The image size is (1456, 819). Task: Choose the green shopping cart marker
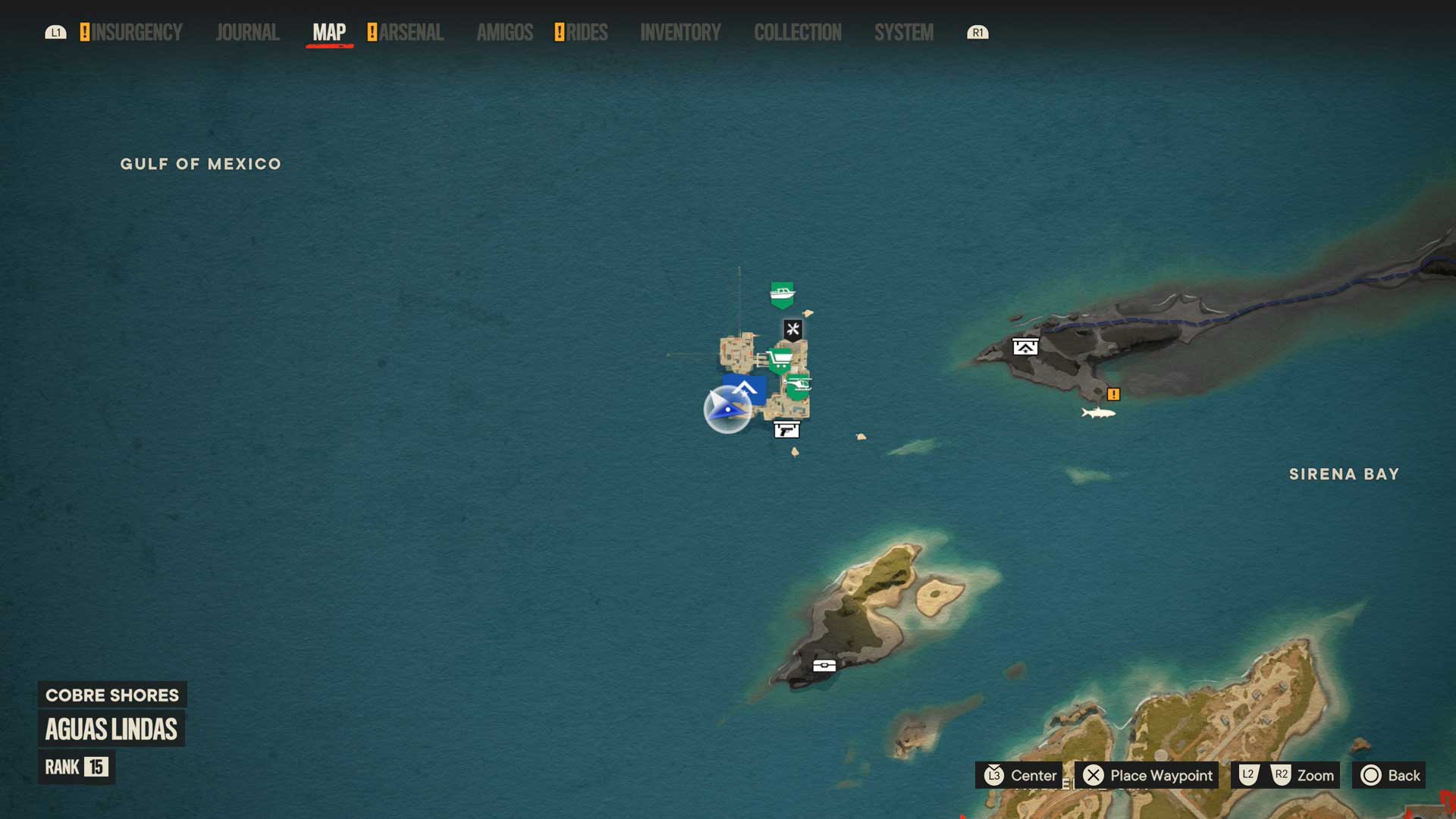click(x=780, y=359)
